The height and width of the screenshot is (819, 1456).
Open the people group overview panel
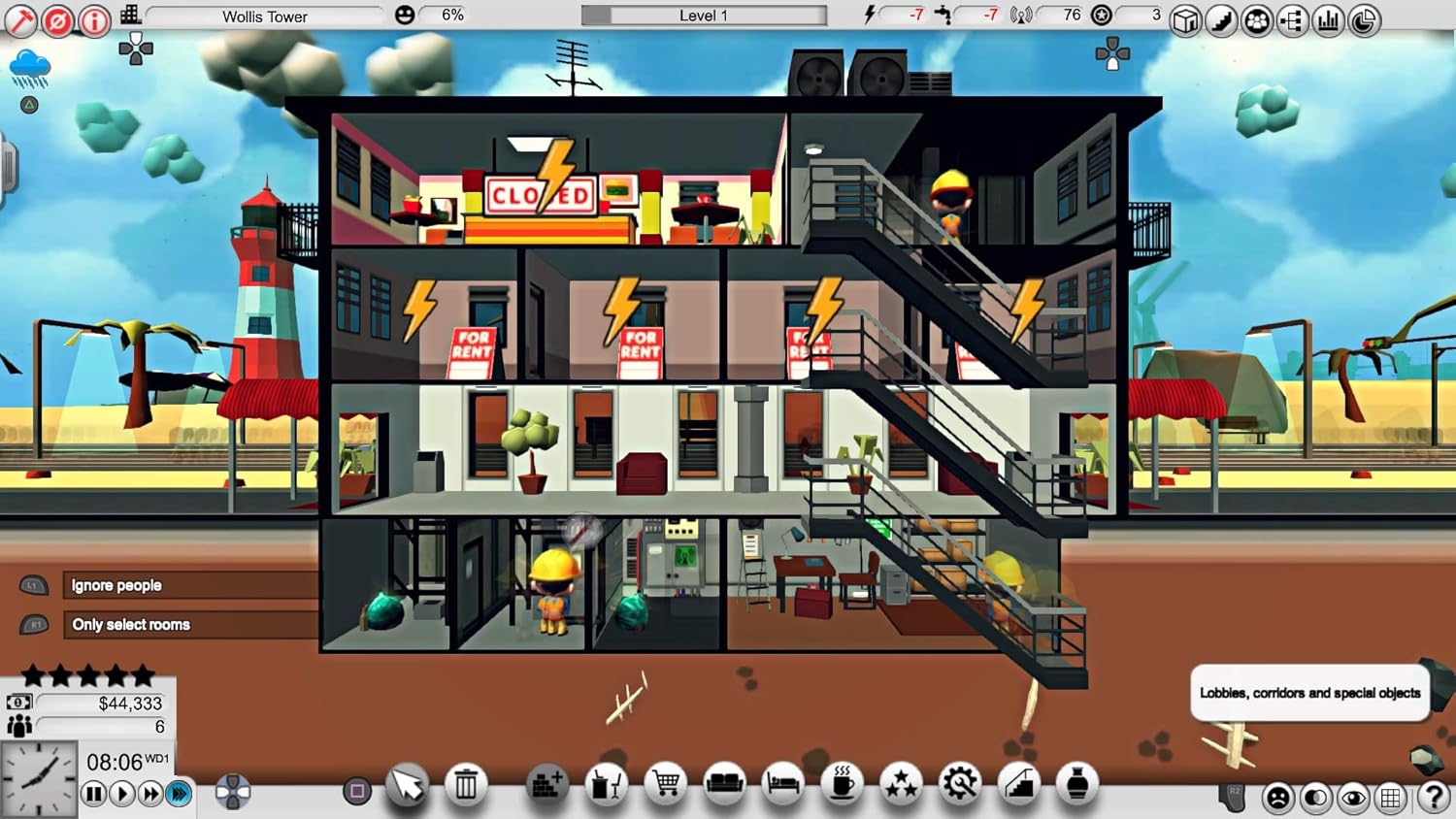[x=1257, y=20]
